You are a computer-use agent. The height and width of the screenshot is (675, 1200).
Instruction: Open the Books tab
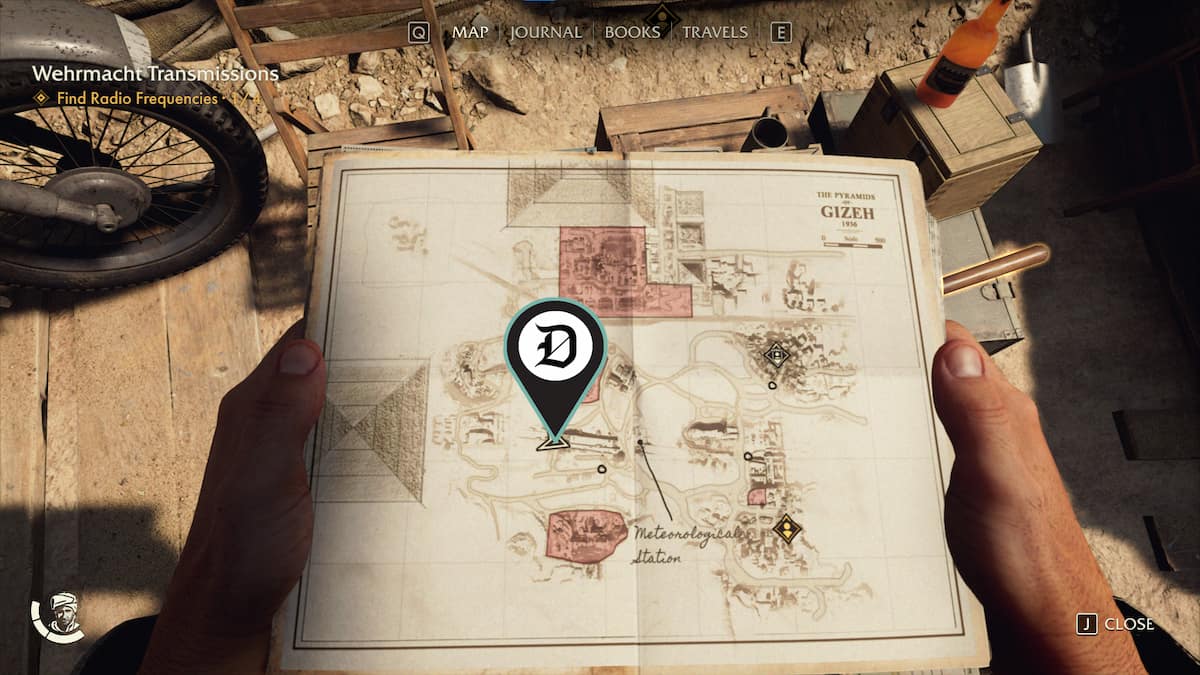coord(632,32)
